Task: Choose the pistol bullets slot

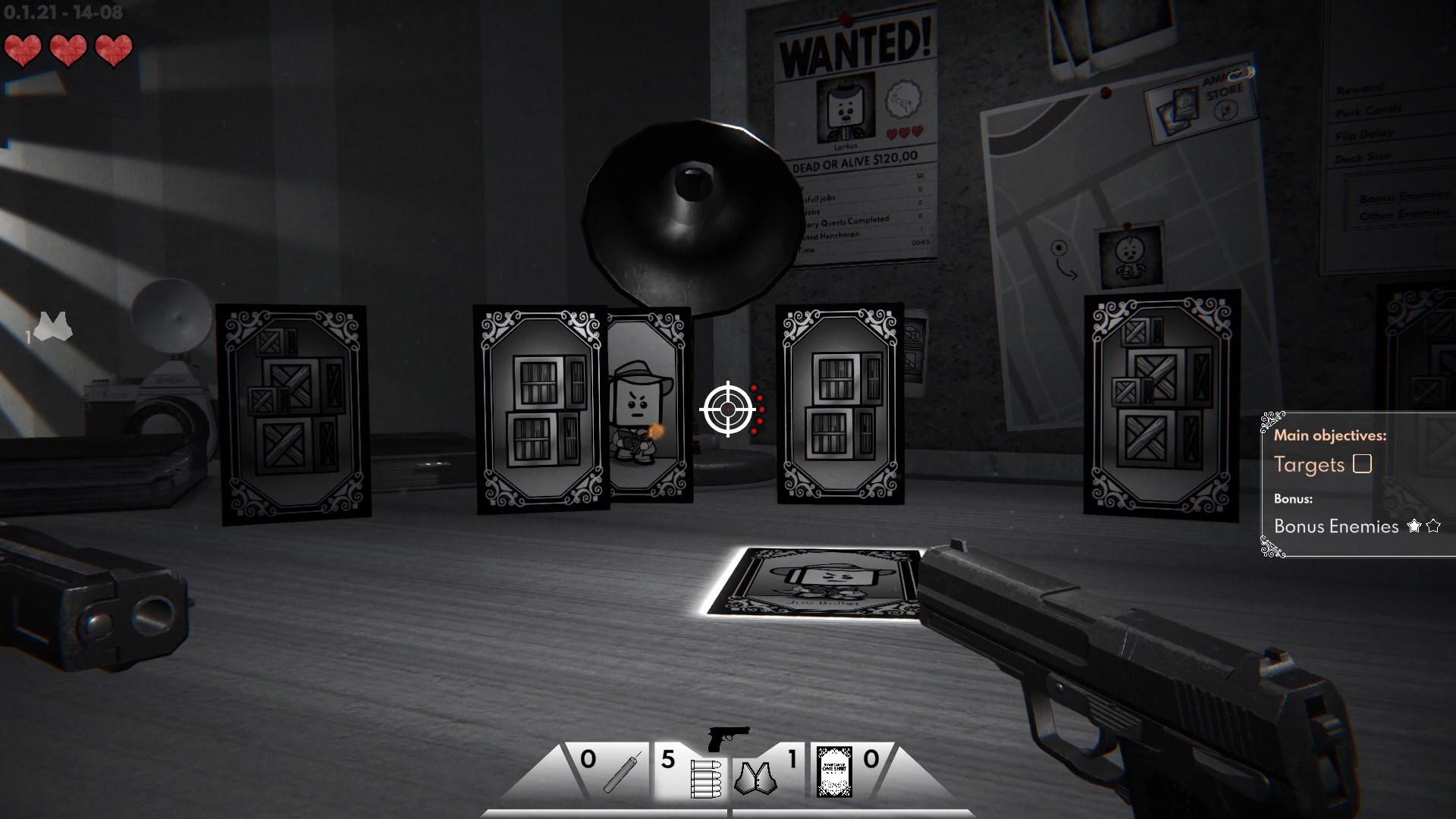Action: [704, 777]
